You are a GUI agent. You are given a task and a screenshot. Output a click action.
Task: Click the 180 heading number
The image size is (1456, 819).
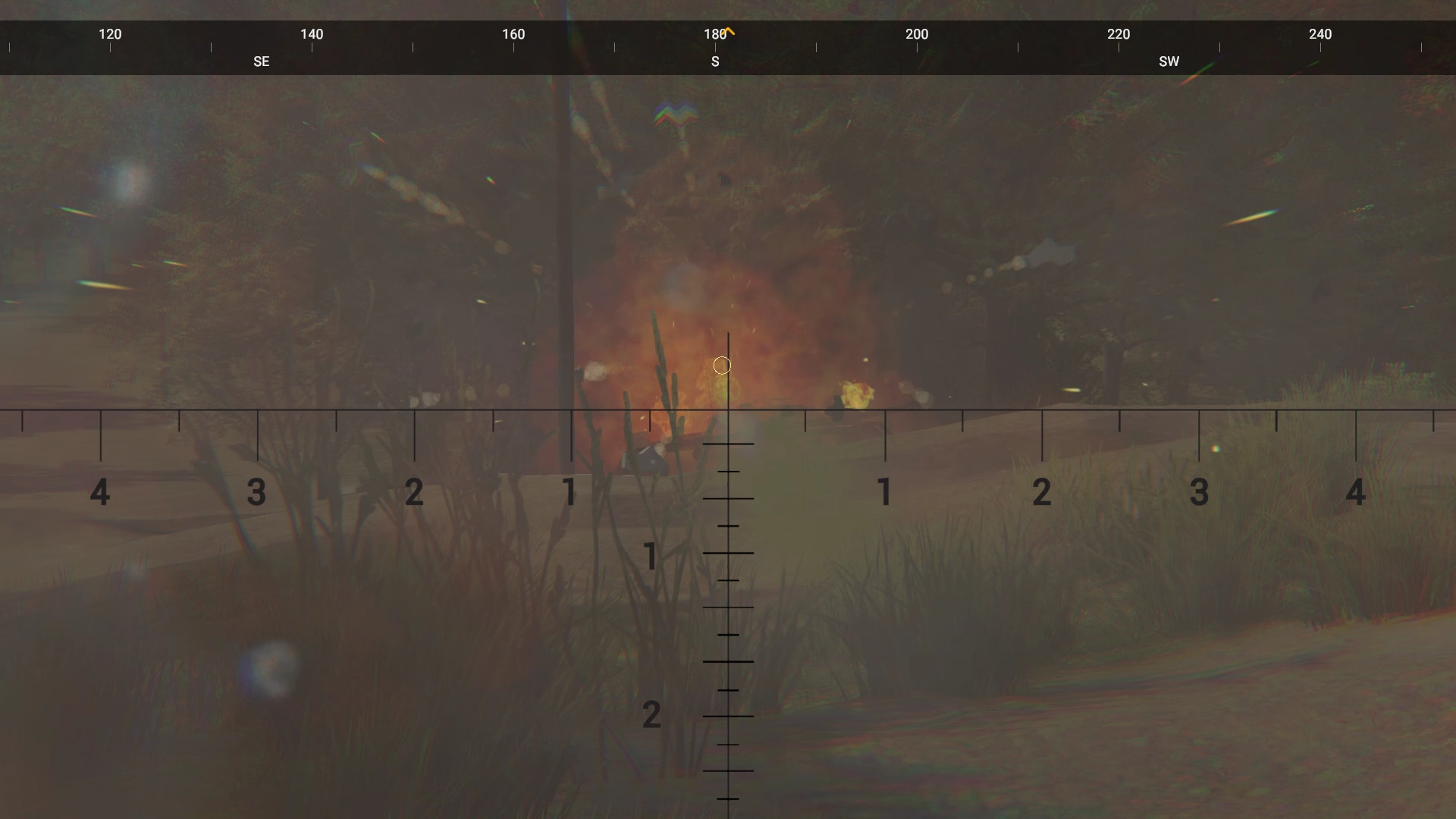tap(714, 34)
